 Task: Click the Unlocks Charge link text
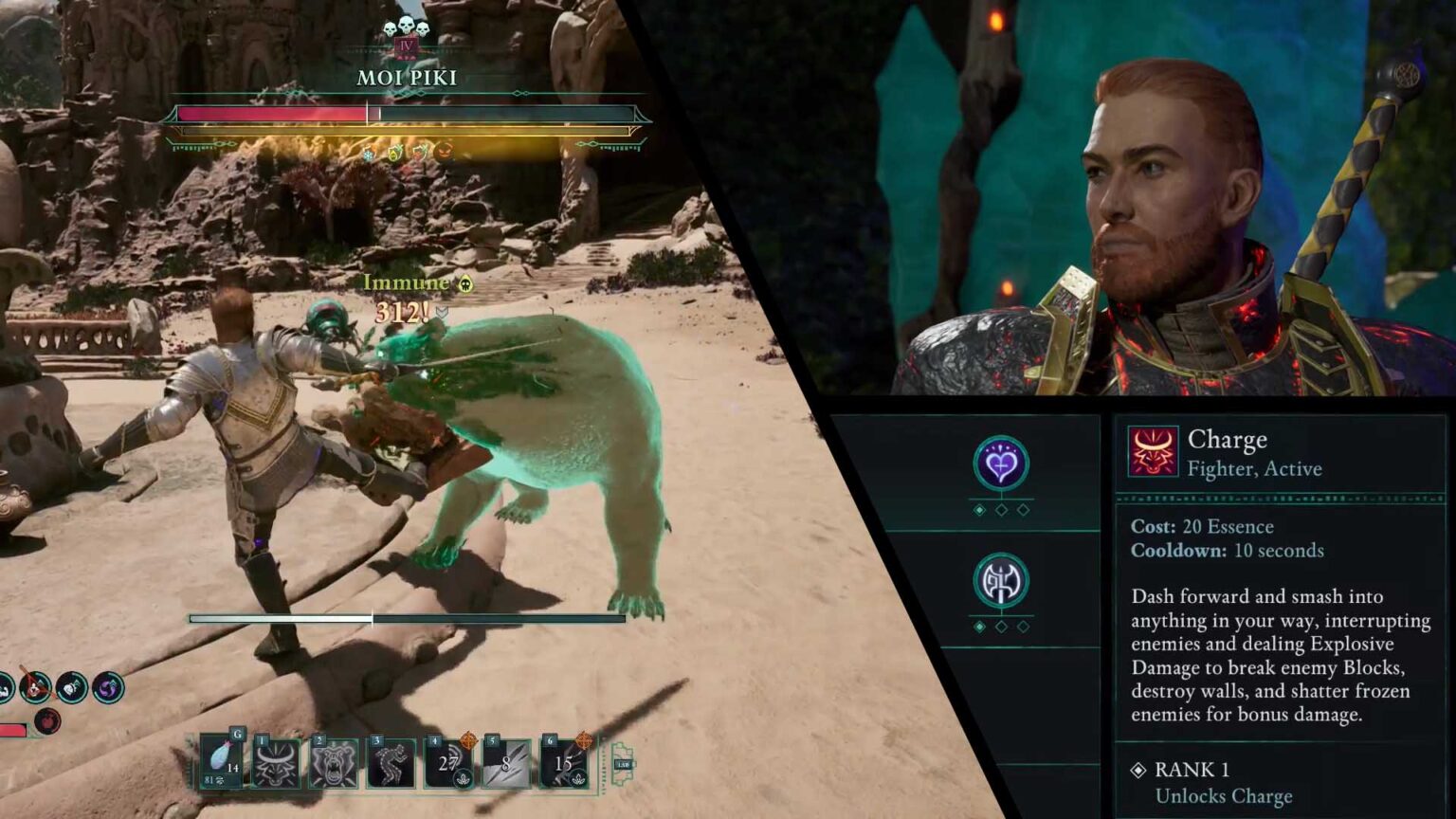coord(1222,796)
